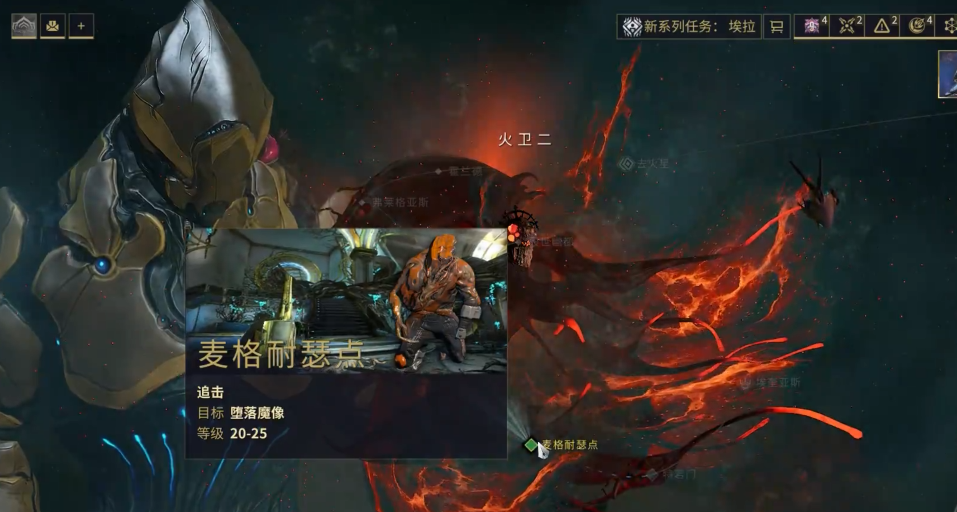This screenshot has height=512, width=957.
Task: Invite a squad member with the plus button
Action: (x=81, y=26)
